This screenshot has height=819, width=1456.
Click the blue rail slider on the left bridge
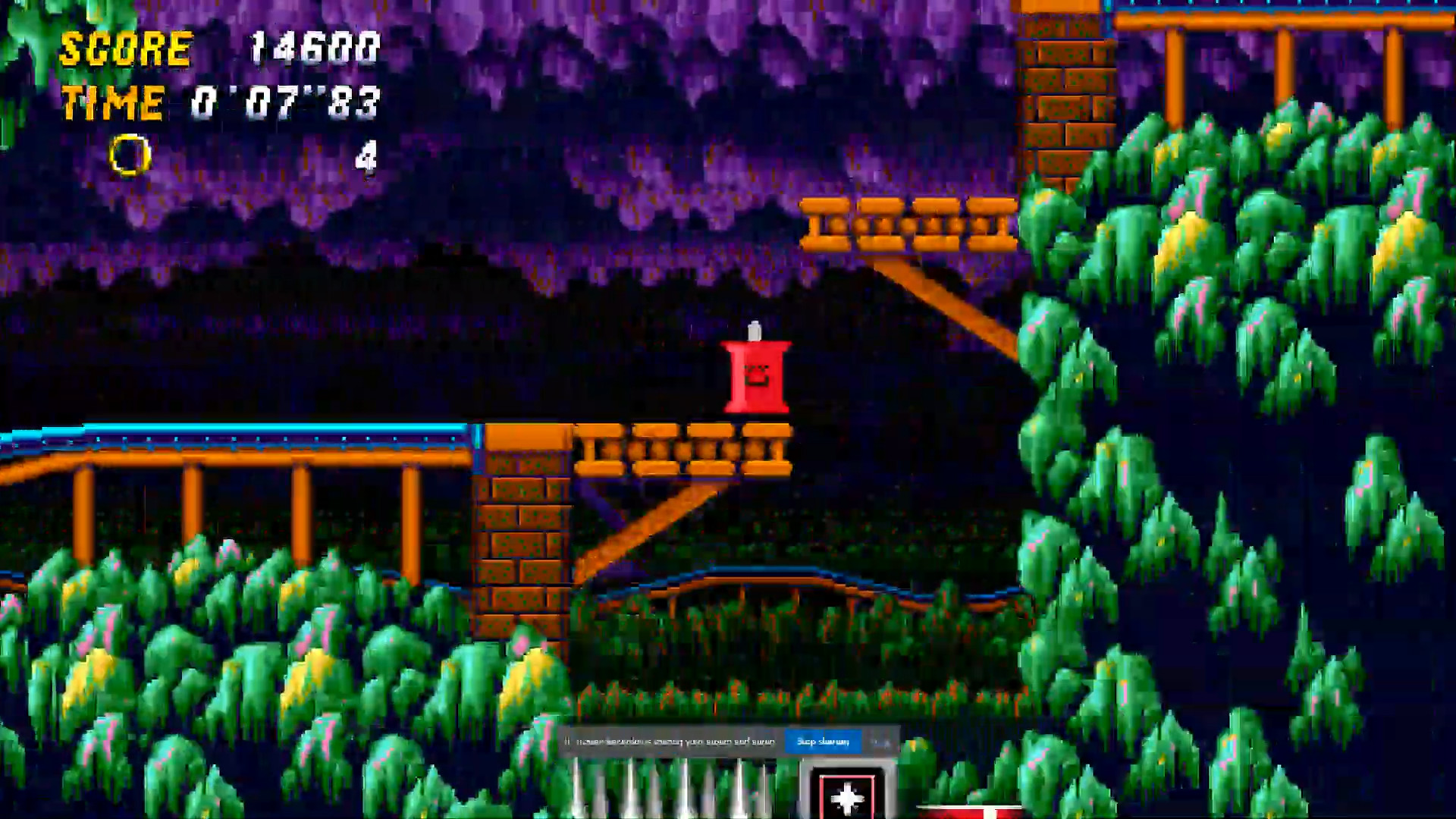tap(227, 432)
